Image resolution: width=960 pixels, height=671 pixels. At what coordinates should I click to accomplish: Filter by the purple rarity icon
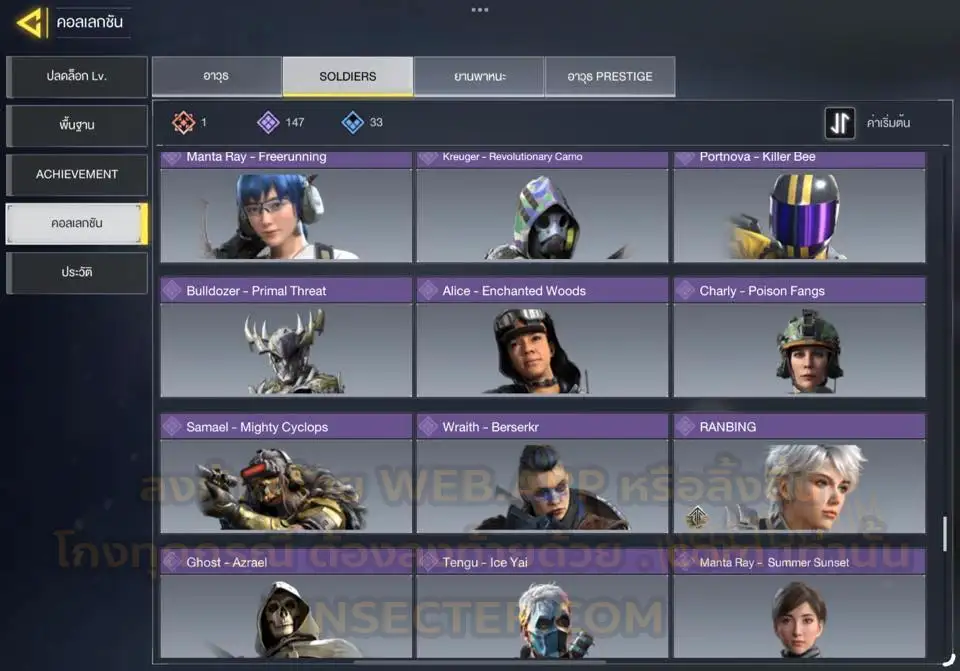click(268, 123)
